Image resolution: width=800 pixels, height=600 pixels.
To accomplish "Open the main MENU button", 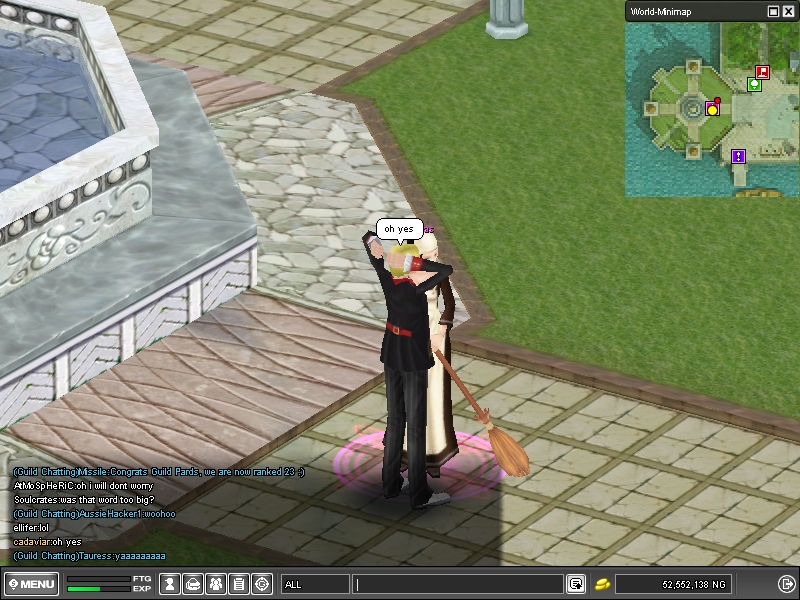I will (31, 584).
